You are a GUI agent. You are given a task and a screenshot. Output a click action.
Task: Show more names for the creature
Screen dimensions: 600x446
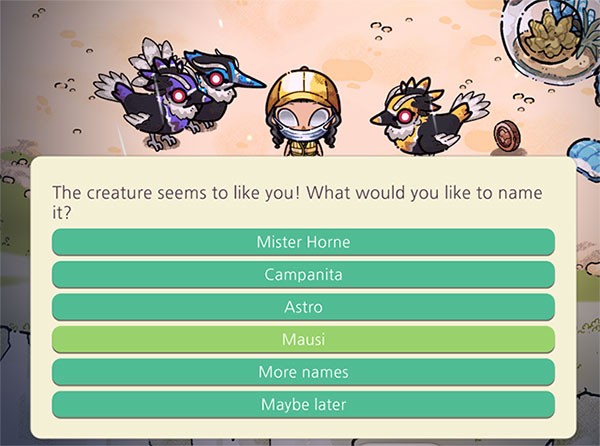pyautogui.click(x=303, y=372)
